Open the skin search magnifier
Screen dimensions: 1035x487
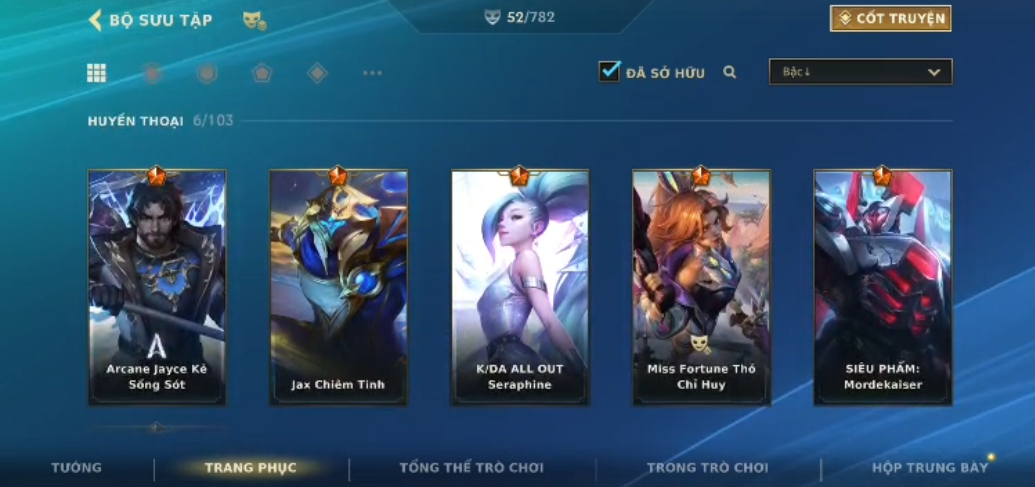coord(730,72)
